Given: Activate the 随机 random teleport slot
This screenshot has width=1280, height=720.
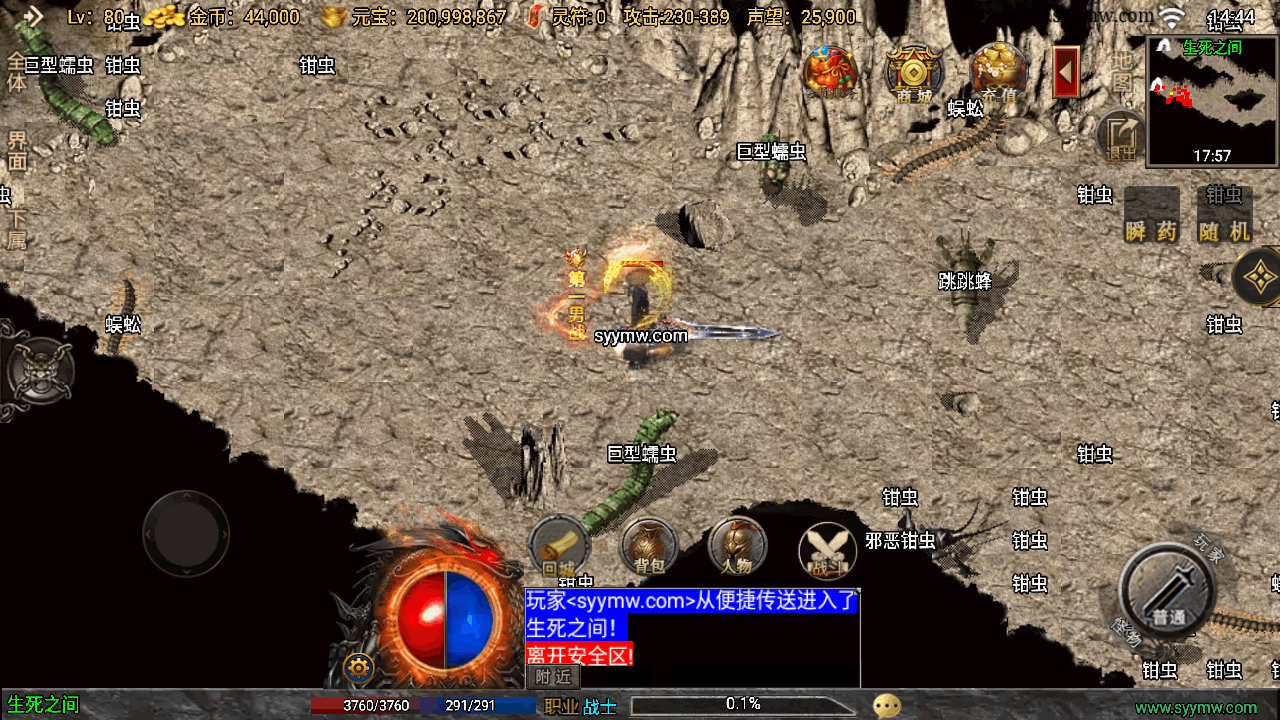Looking at the screenshot, I should (x=1223, y=214).
